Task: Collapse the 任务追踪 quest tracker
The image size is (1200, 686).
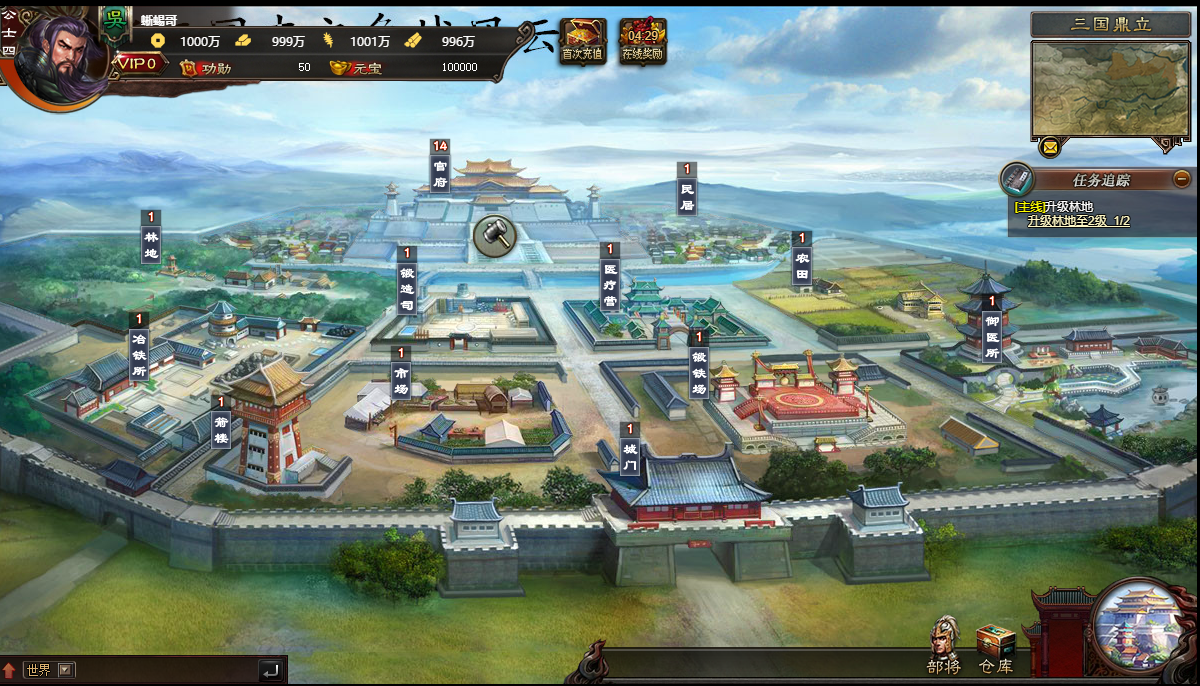Action: click(1182, 179)
